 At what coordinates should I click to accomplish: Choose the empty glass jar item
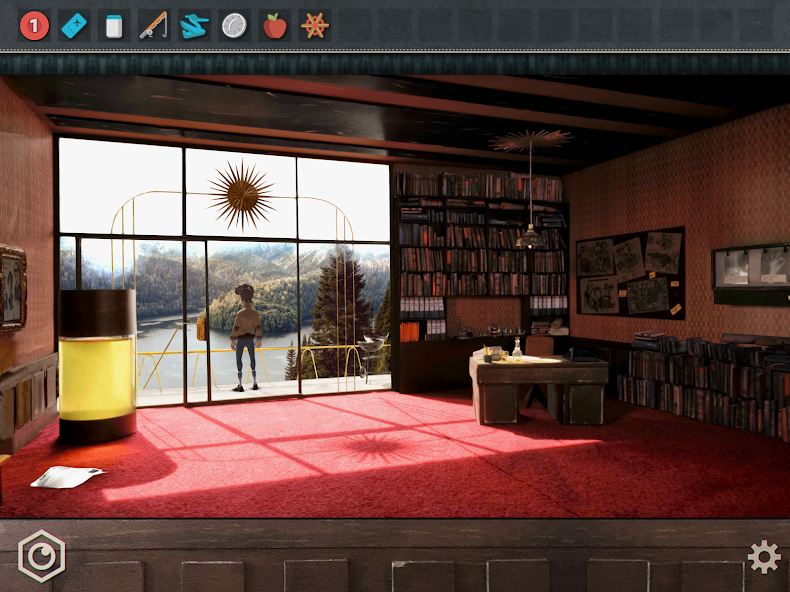114,26
